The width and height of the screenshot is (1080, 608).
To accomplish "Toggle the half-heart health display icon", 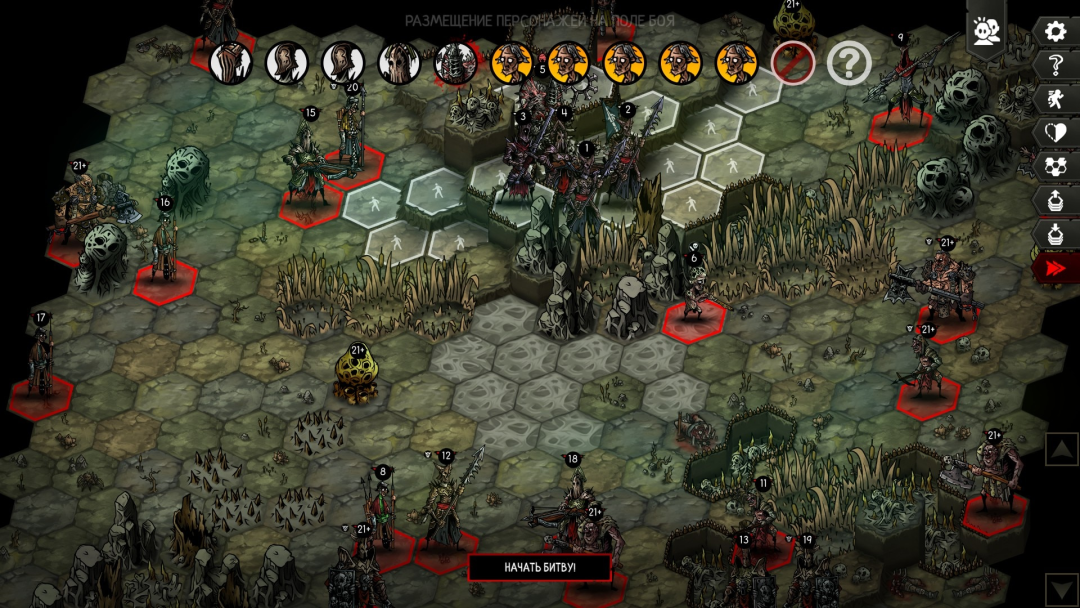I will click(x=1055, y=133).
